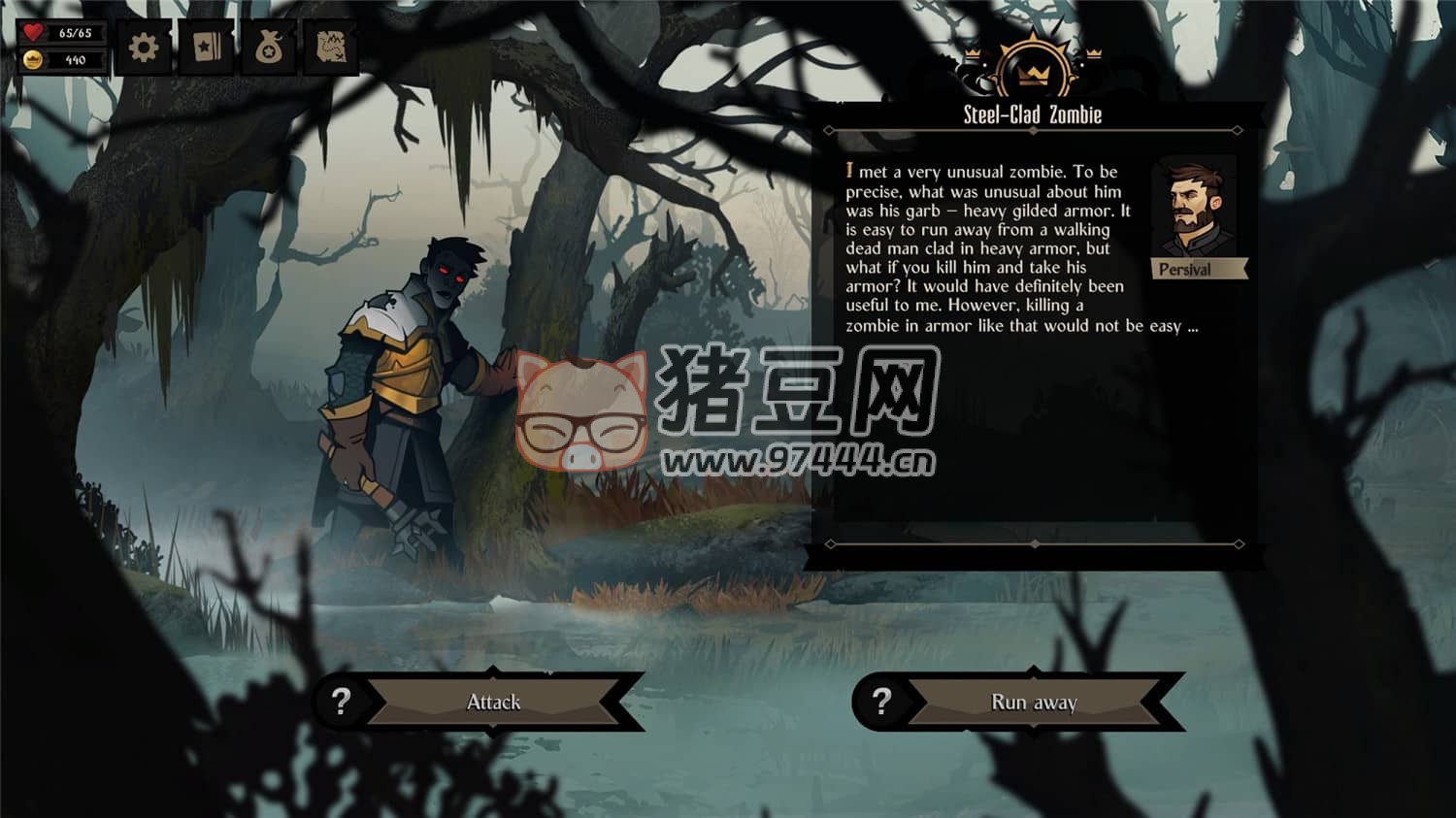Open the loot bag inventory

point(269,48)
